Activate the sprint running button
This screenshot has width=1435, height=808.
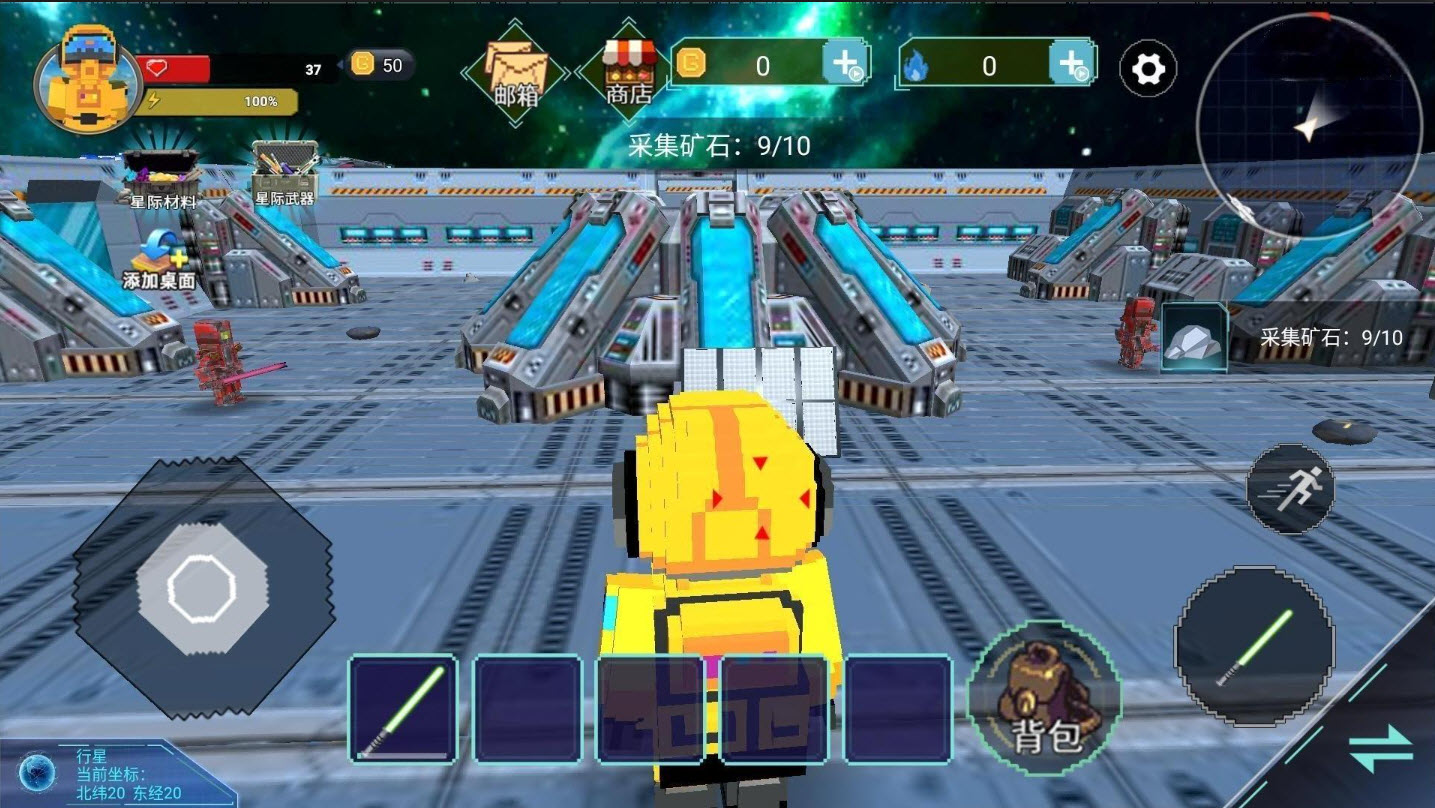click(x=1290, y=489)
